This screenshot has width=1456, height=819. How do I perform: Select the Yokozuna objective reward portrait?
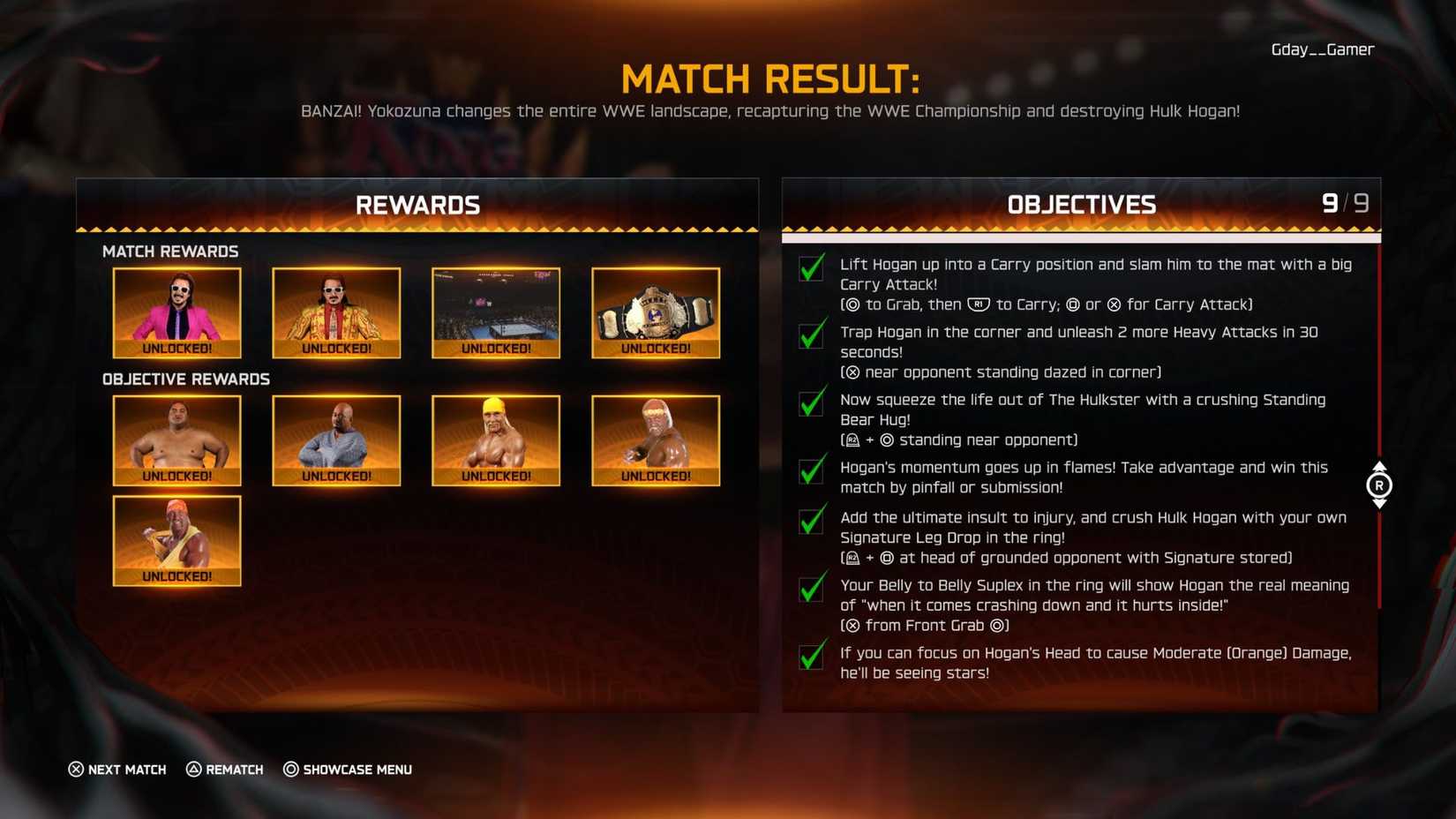[x=176, y=440]
